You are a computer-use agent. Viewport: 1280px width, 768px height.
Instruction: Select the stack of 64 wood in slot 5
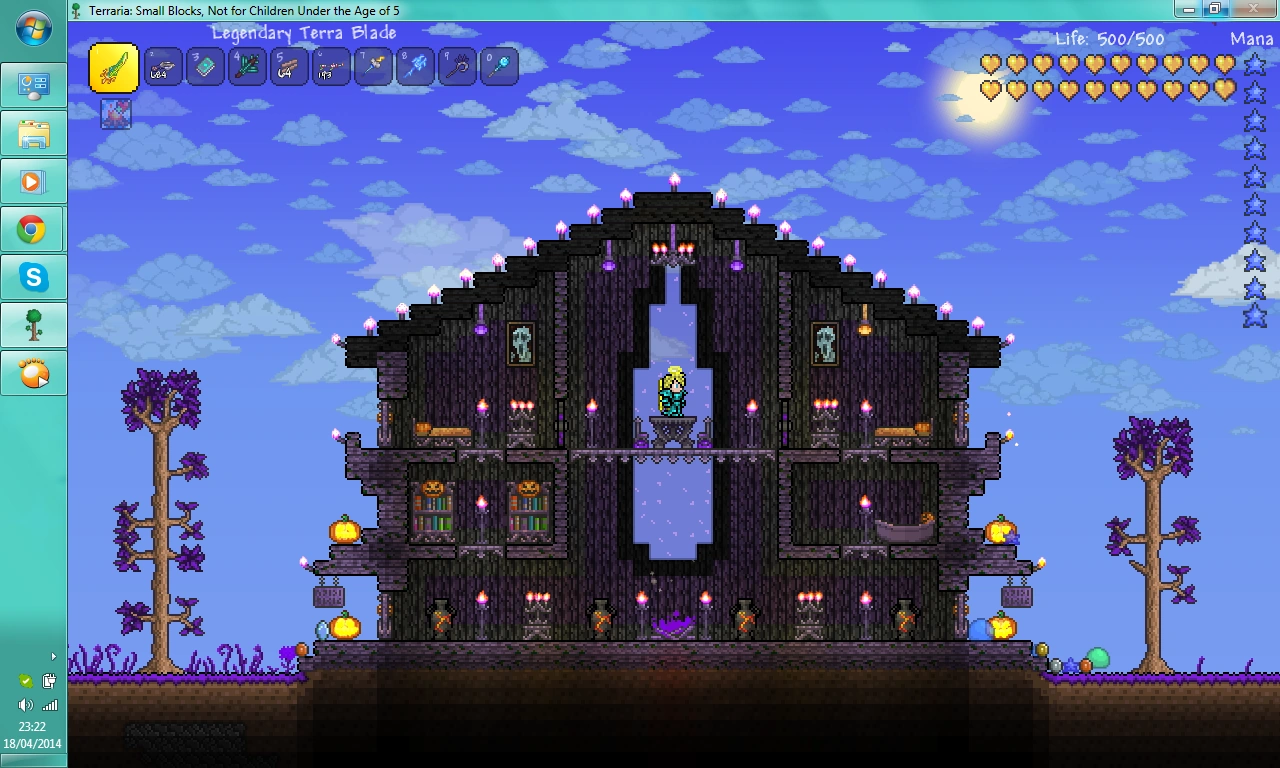pyautogui.click(x=289, y=67)
